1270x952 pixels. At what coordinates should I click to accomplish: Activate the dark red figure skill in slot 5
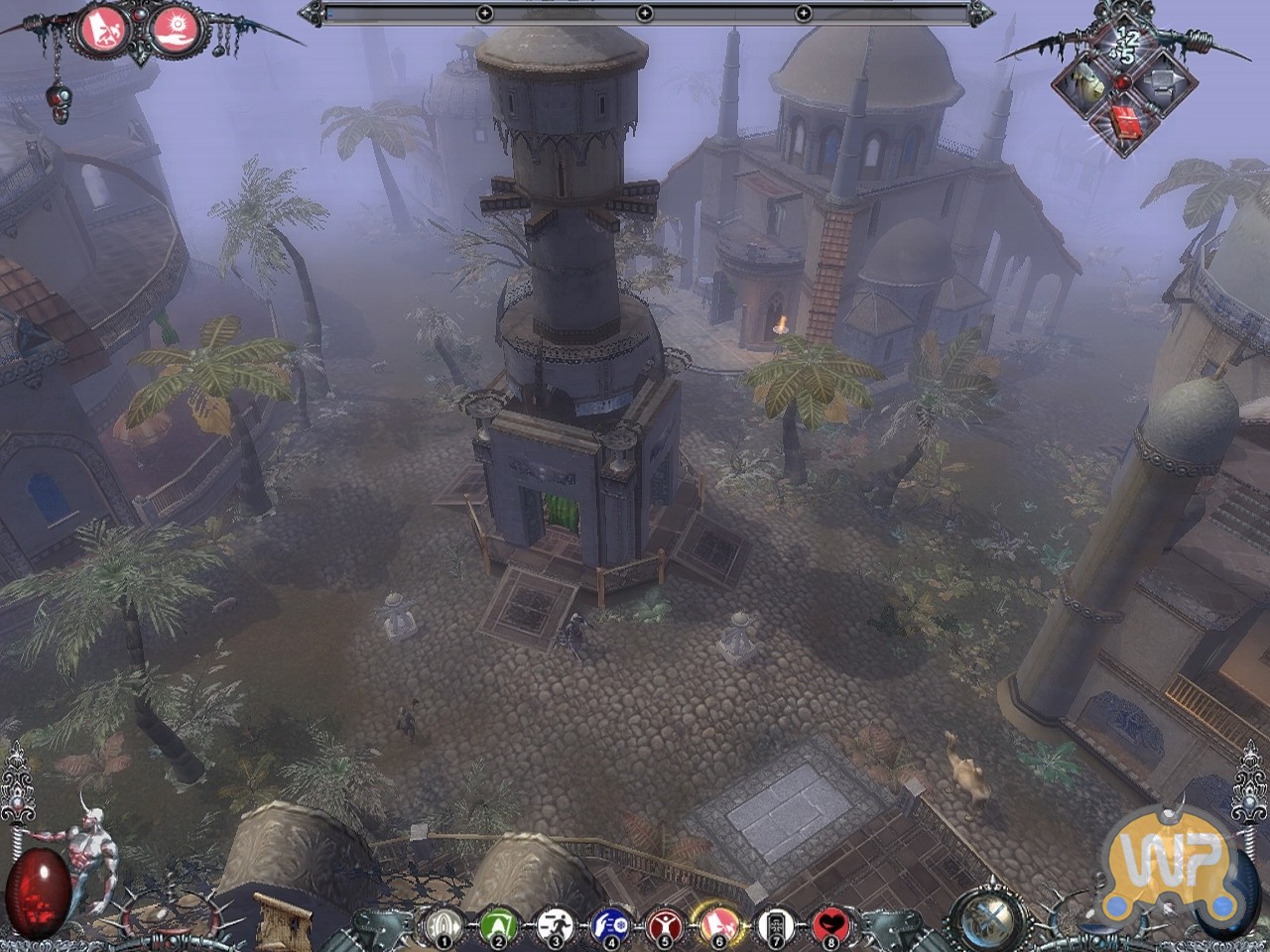(x=664, y=926)
